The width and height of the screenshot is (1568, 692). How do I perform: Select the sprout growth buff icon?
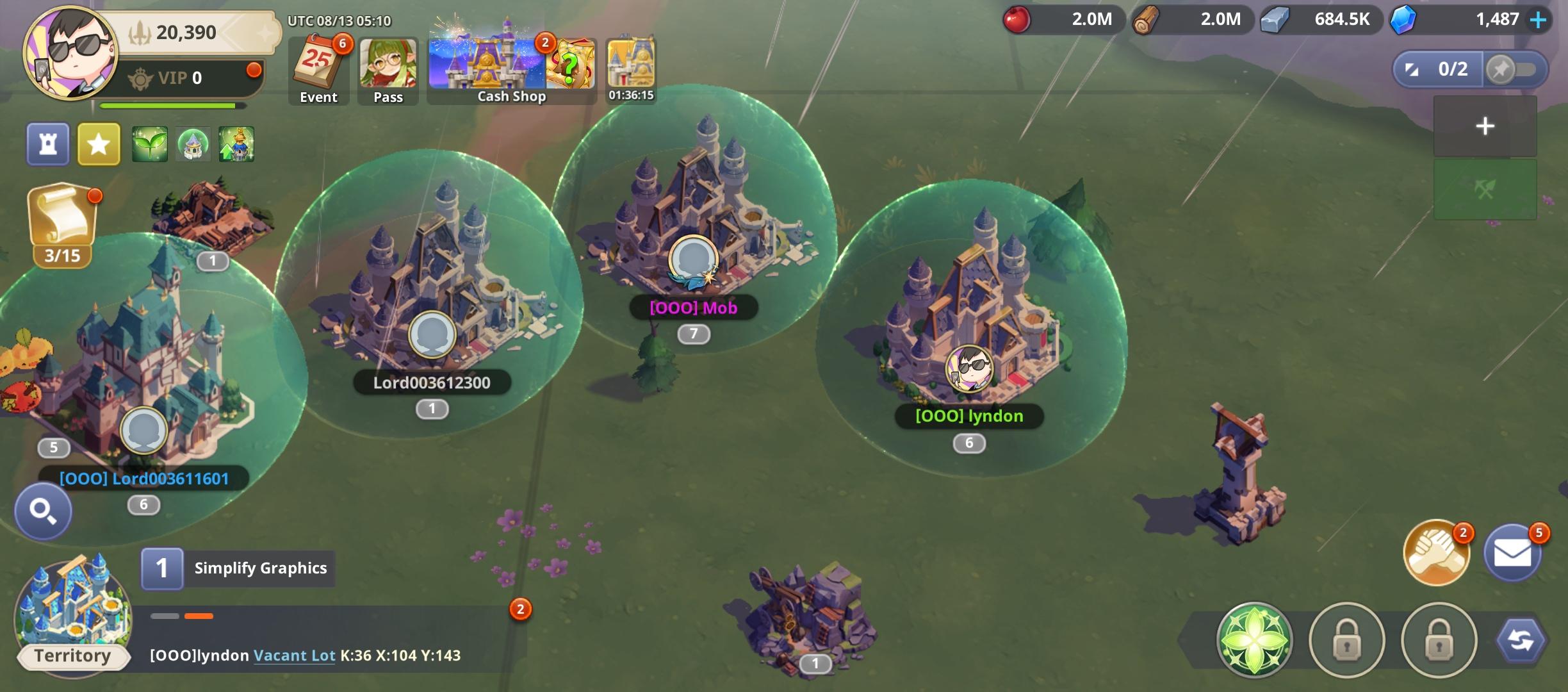tap(149, 144)
